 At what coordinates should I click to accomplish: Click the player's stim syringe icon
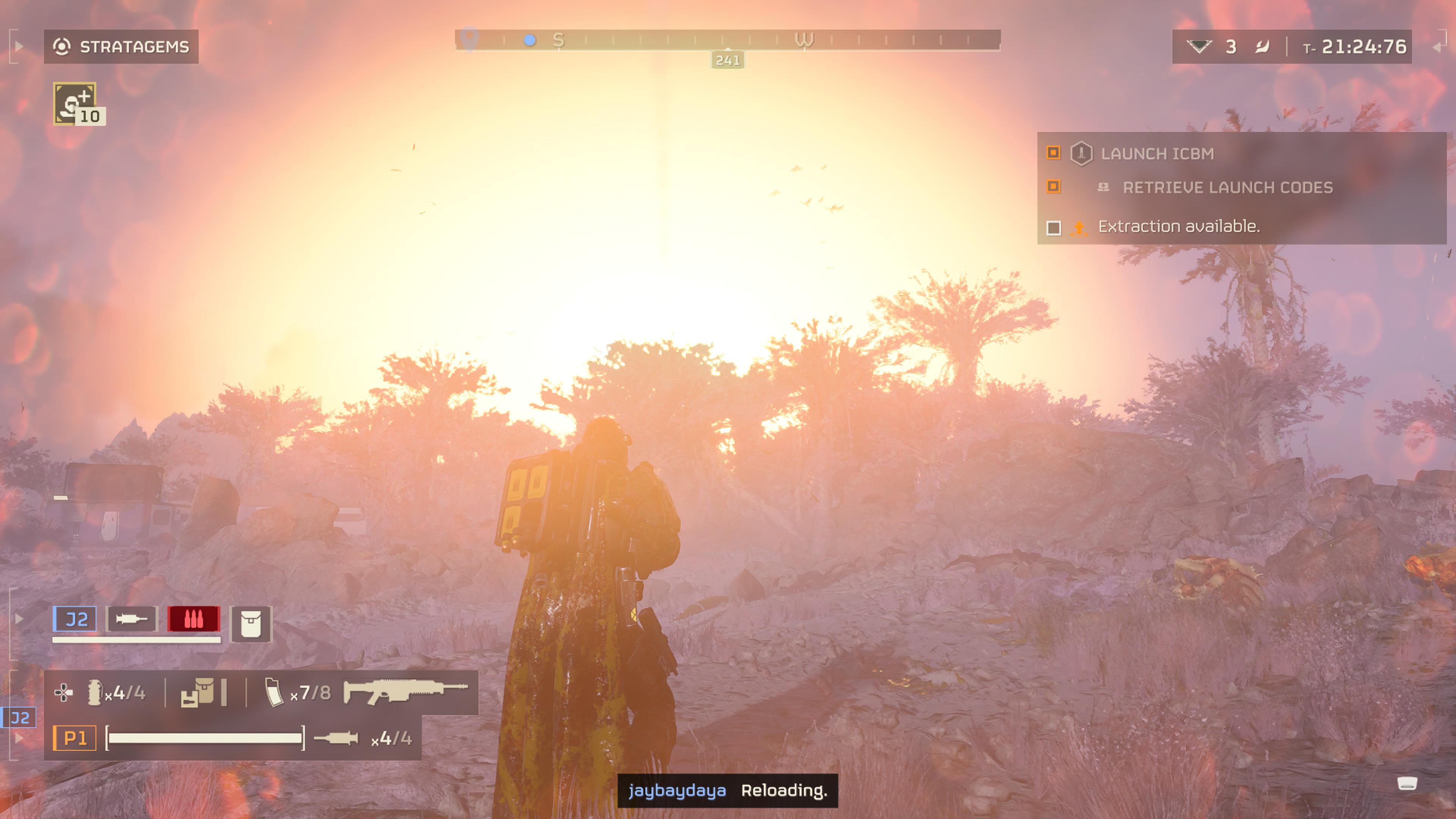coord(336,738)
